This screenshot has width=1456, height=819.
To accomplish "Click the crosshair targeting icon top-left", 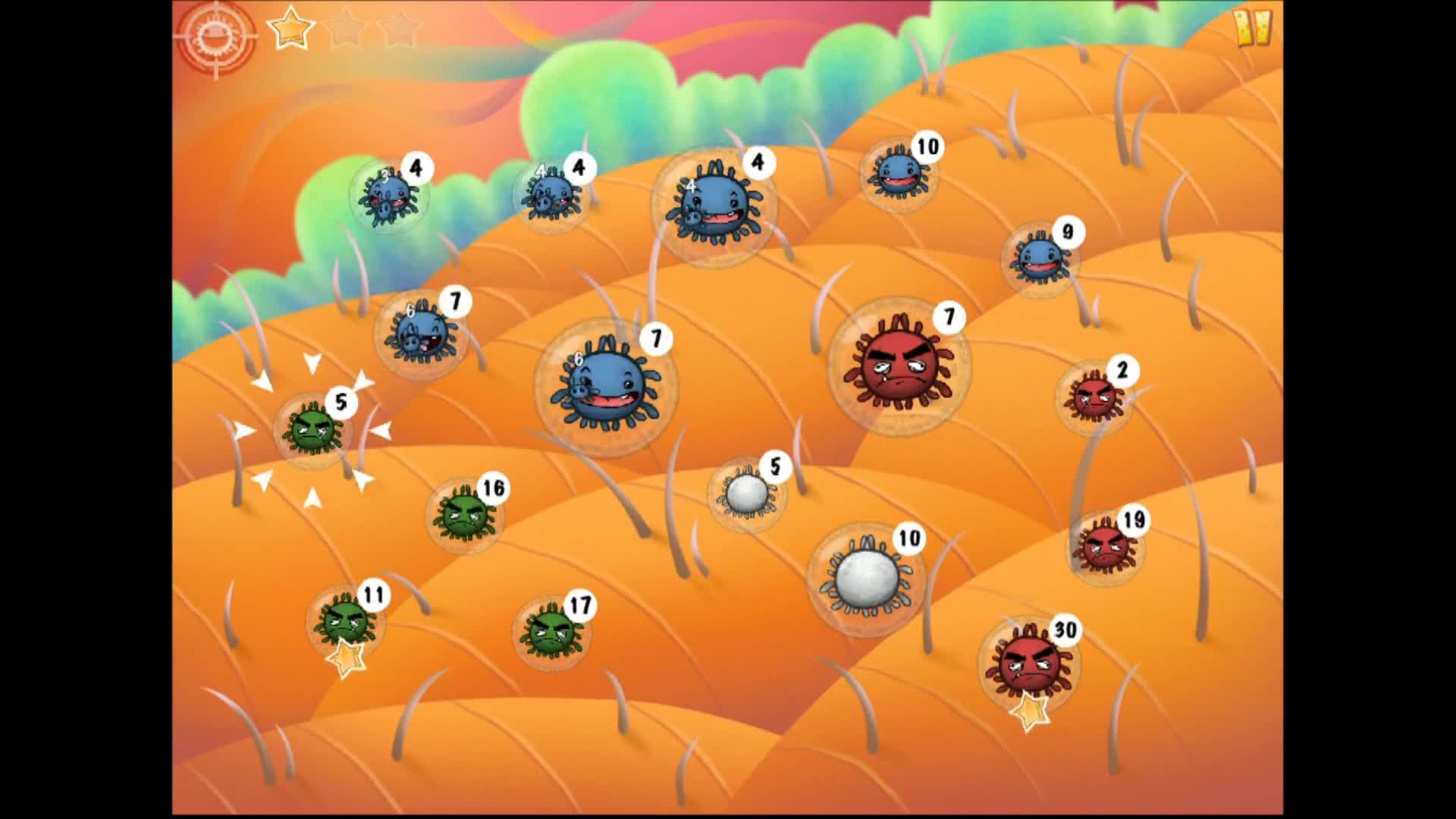I will click(x=215, y=34).
